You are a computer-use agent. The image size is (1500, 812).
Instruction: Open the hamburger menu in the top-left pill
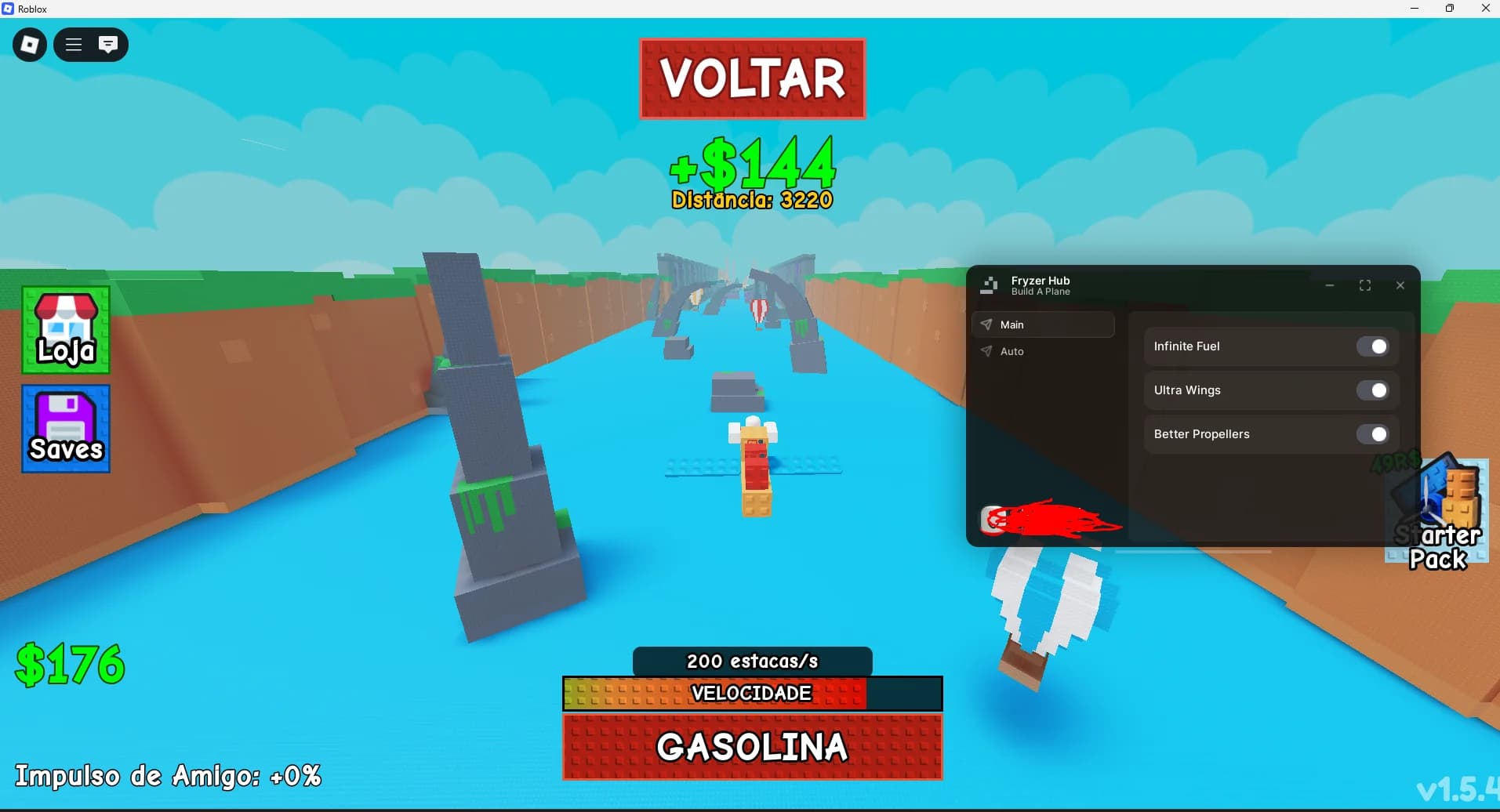point(73,44)
